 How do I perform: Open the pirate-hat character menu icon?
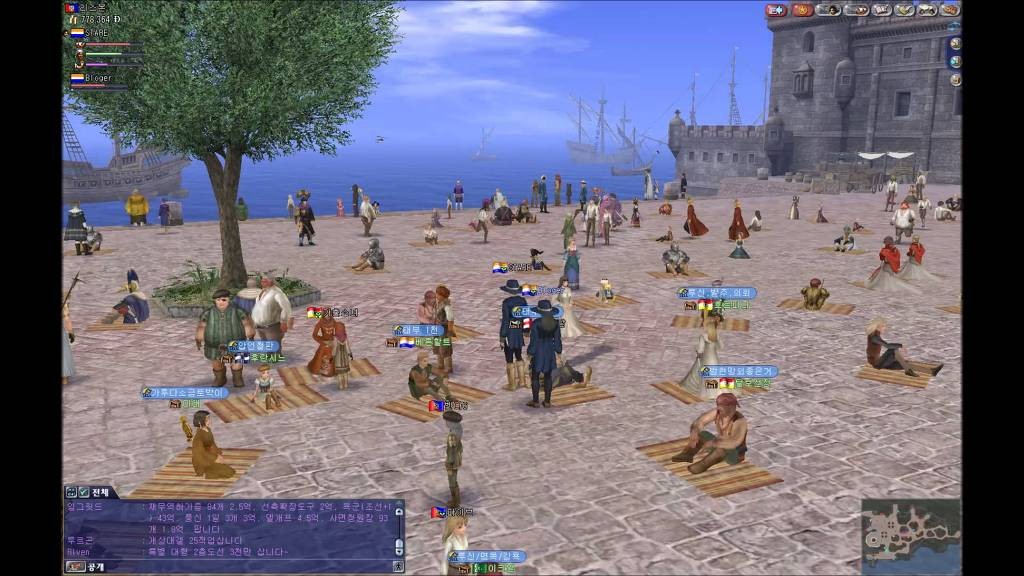829,10
